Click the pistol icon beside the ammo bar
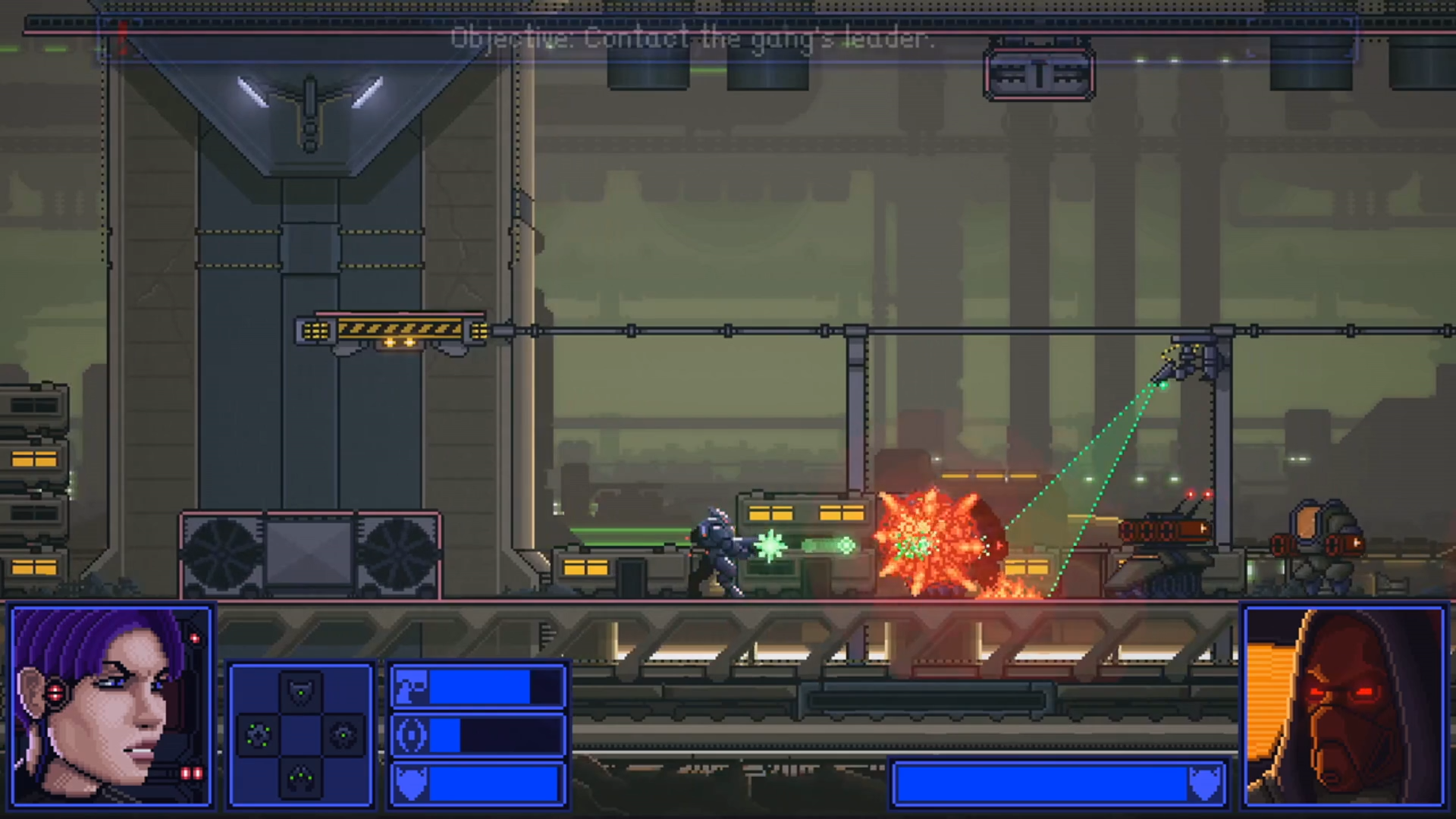This screenshot has height=819, width=1456. [411, 686]
